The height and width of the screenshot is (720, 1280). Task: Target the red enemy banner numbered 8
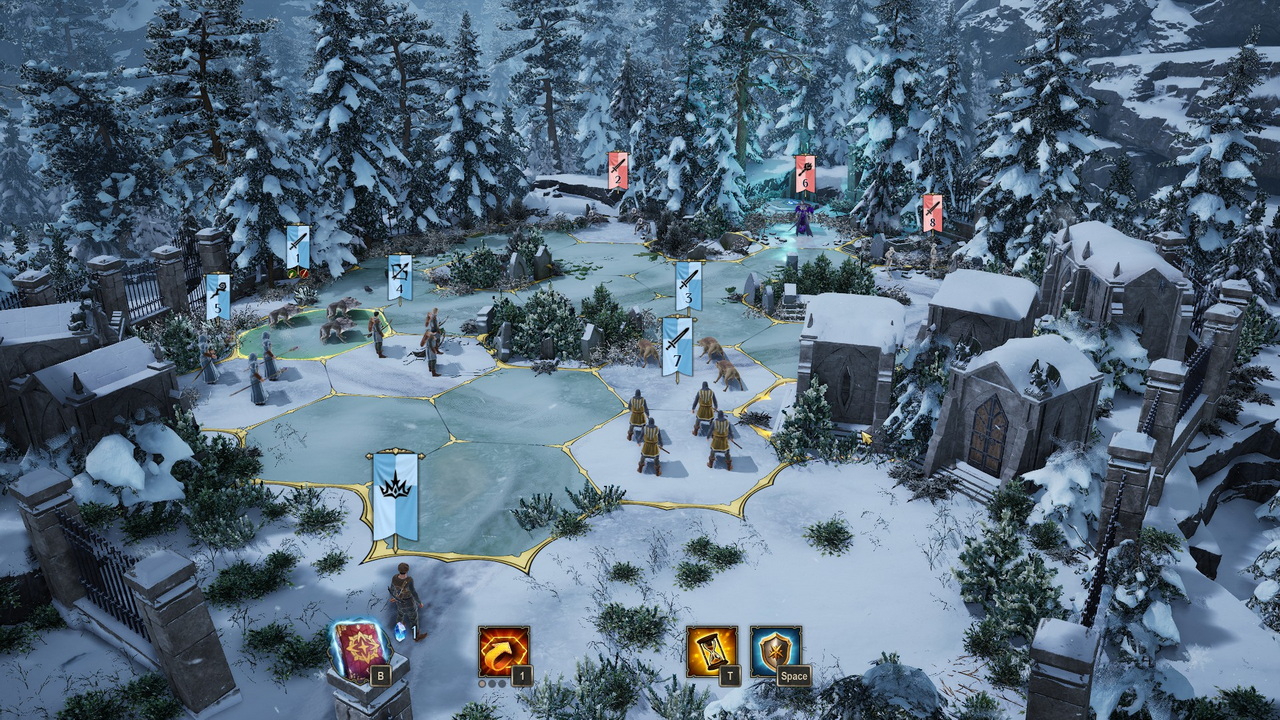932,212
